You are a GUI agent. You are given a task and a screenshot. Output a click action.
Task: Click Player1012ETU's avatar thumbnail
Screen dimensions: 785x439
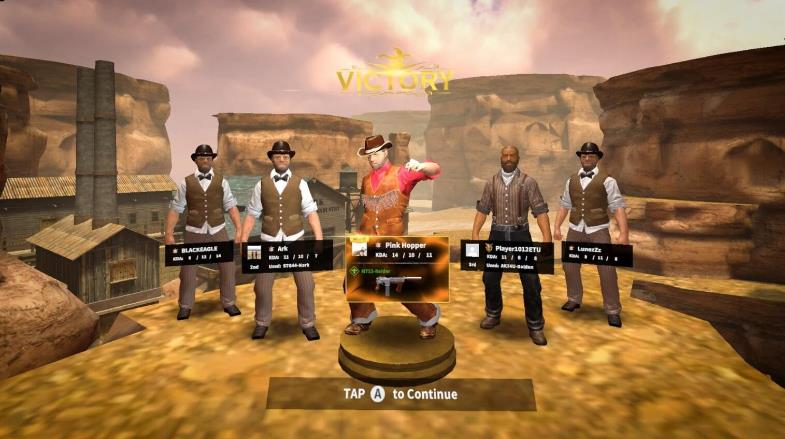tap(472, 250)
